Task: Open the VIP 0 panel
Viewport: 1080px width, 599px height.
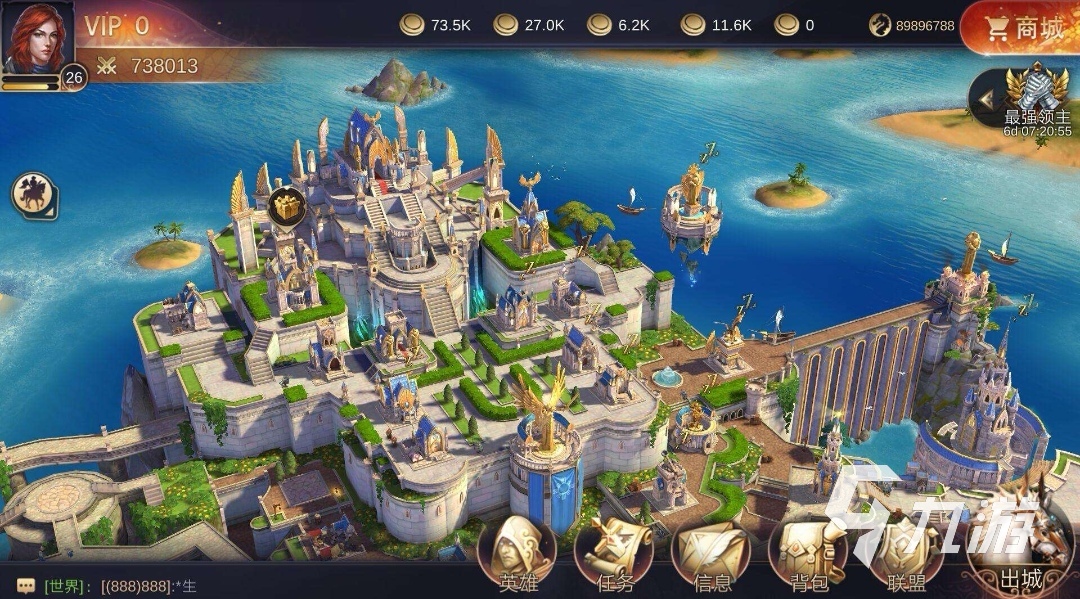Action: (117, 26)
